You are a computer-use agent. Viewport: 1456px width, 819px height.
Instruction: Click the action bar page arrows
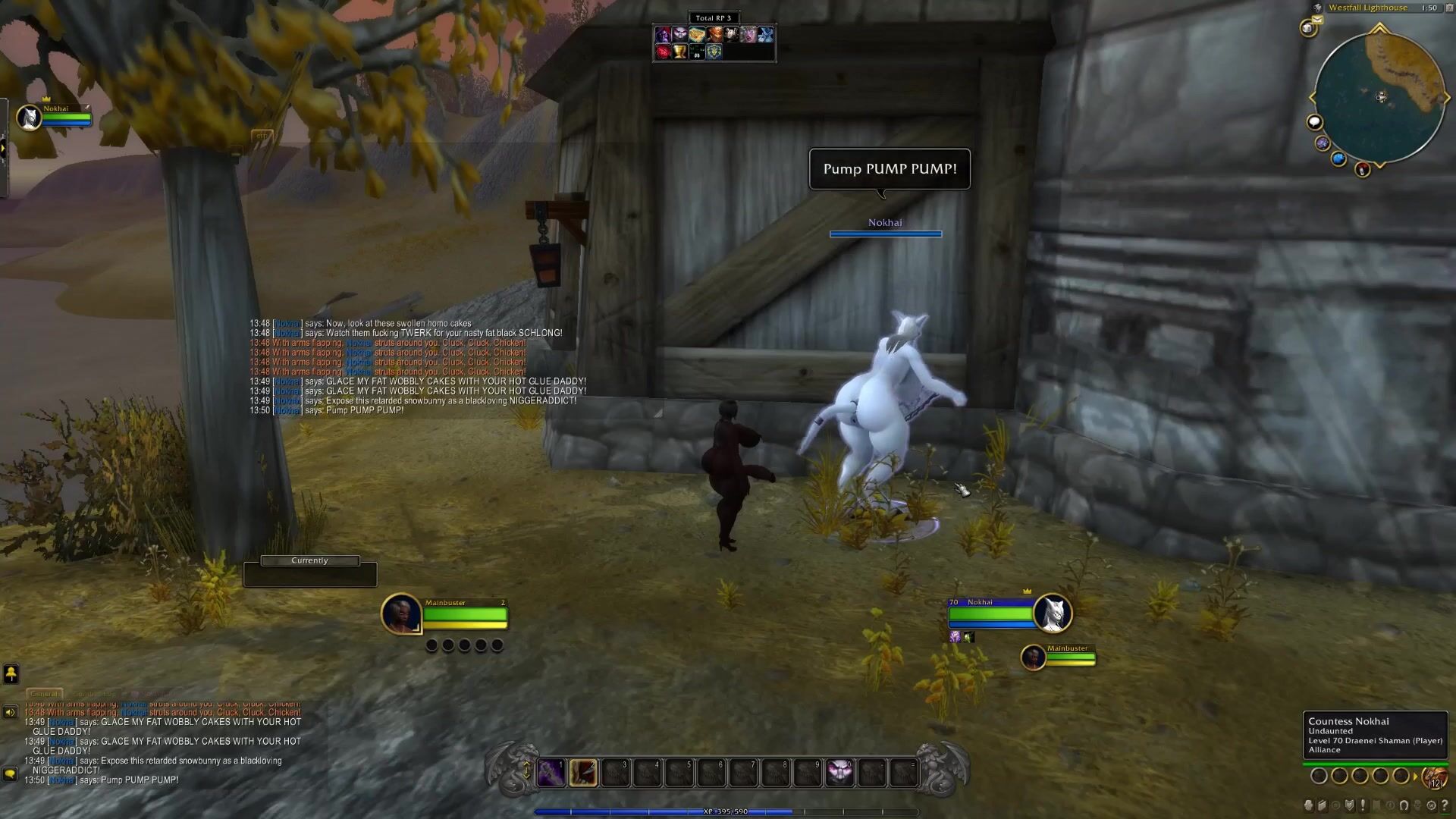[526, 770]
